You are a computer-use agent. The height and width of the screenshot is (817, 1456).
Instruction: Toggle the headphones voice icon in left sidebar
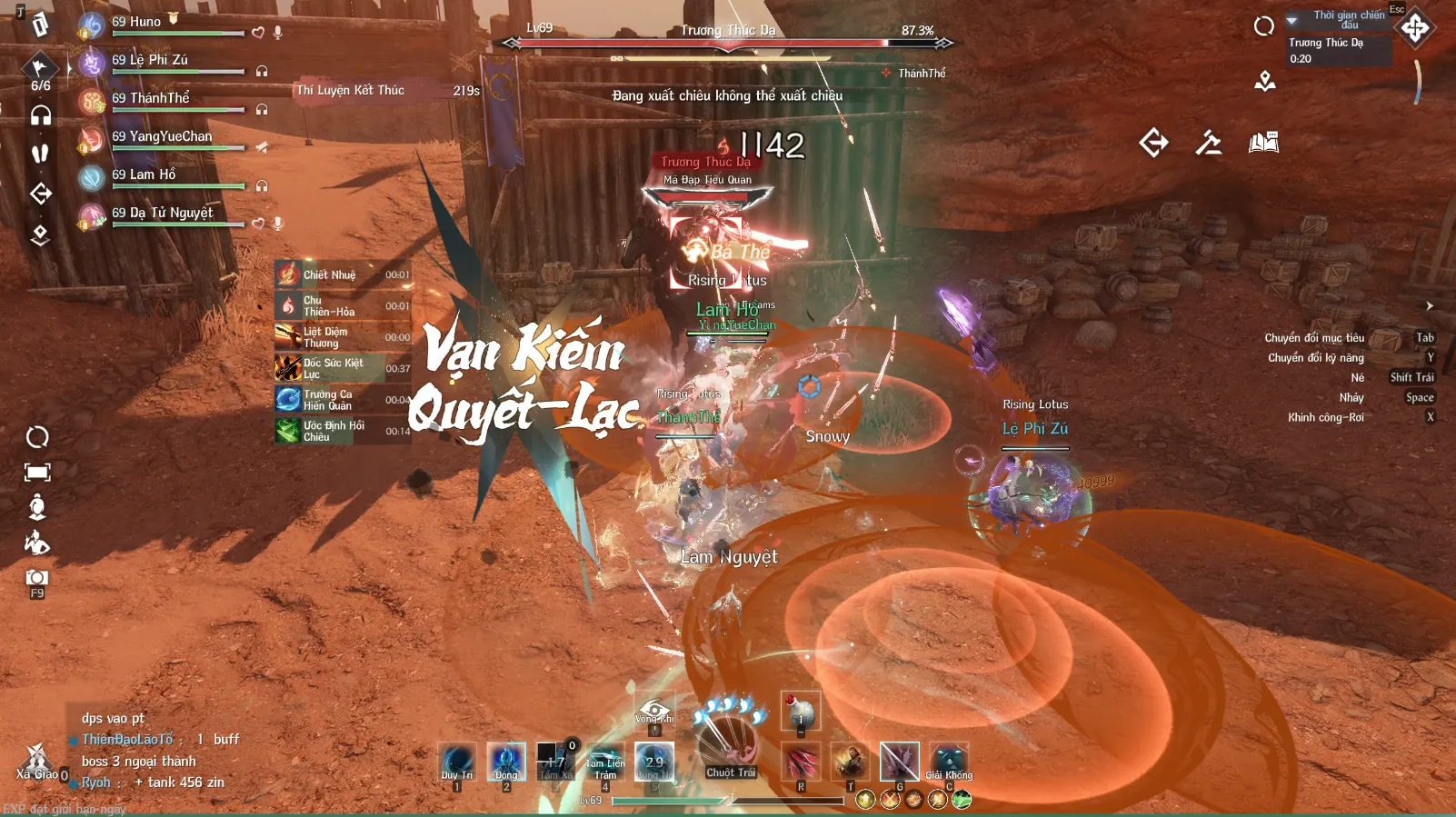40,115
